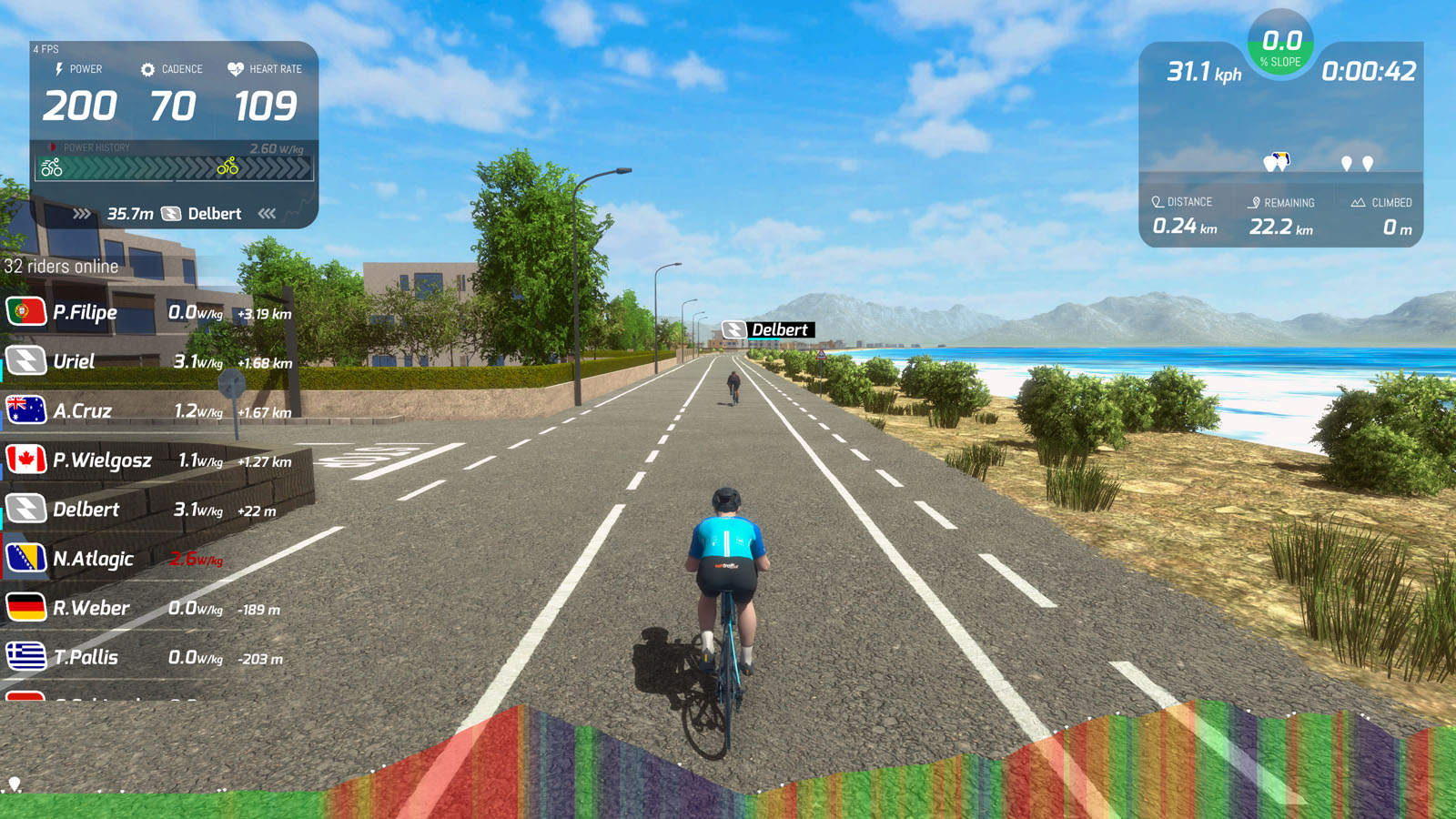The height and width of the screenshot is (819, 1456).
Task: Select Canada flag beside P.Wielgosz
Action: click(x=27, y=460)
